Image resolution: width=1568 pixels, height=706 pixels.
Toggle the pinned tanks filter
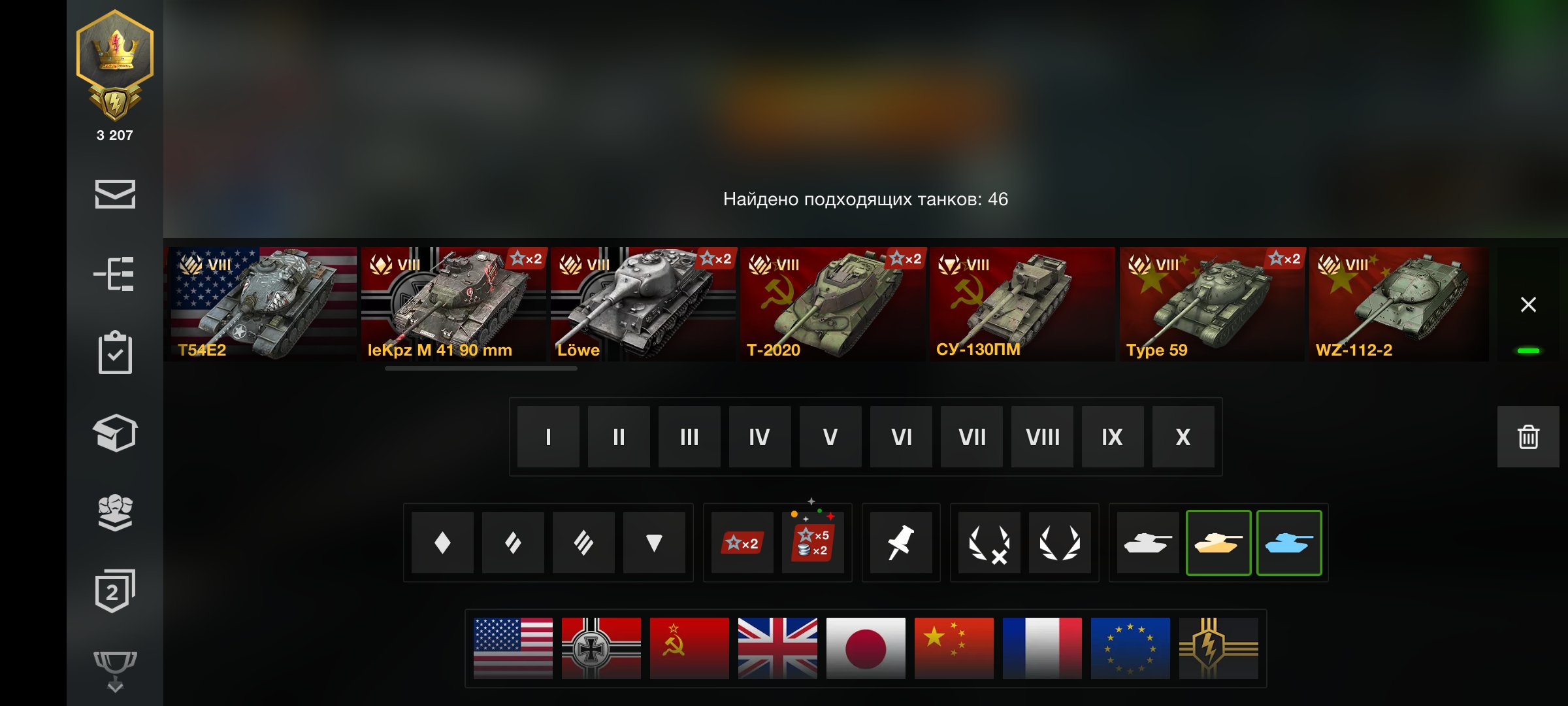point(901,543)
